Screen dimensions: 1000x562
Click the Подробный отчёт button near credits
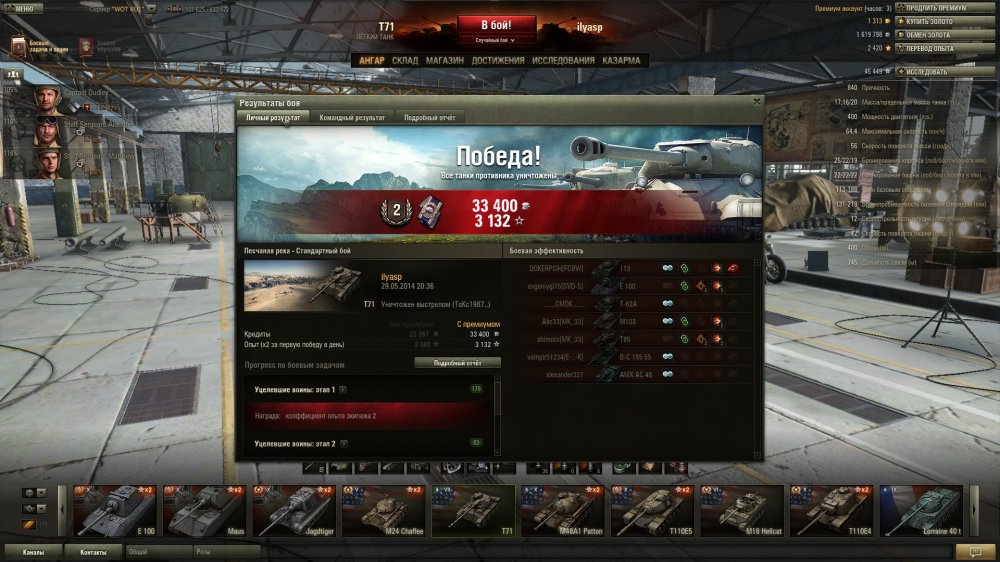click(x=458, y=363)
